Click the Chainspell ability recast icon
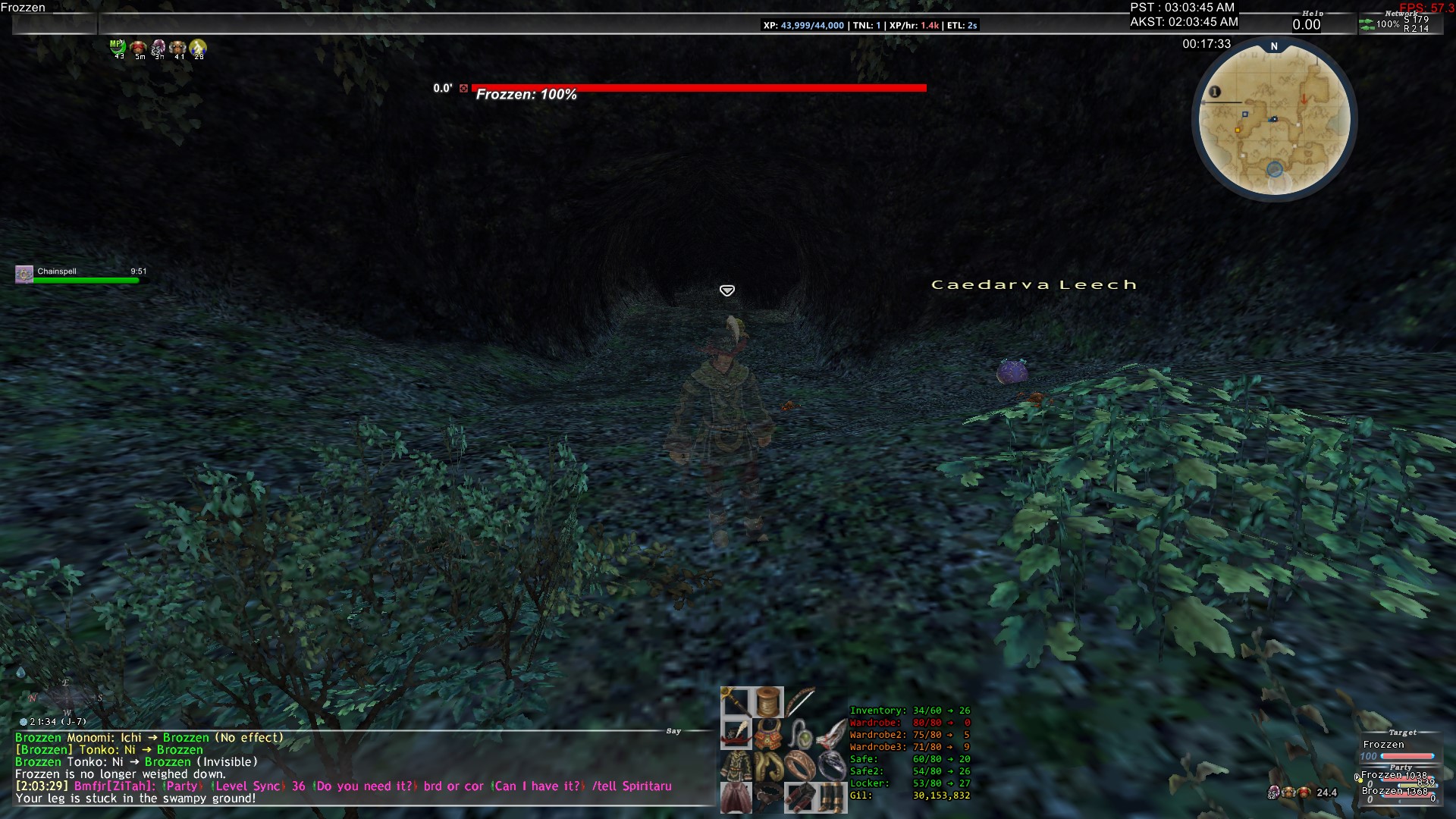The image size is (1456, 819). click(24, 274)
